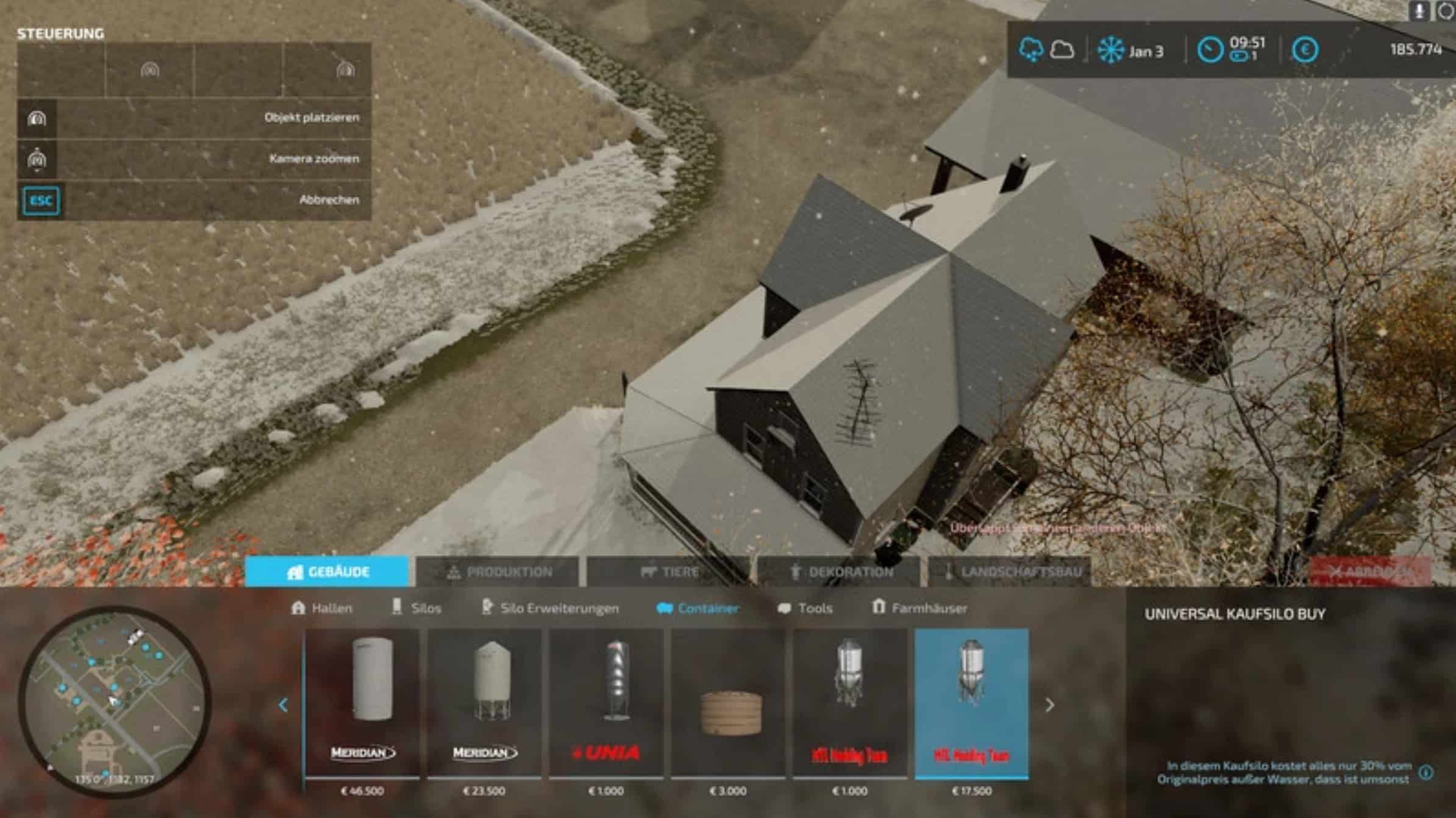
Task: Show the Farmhäuser subcategory
Action: (919, 608)
